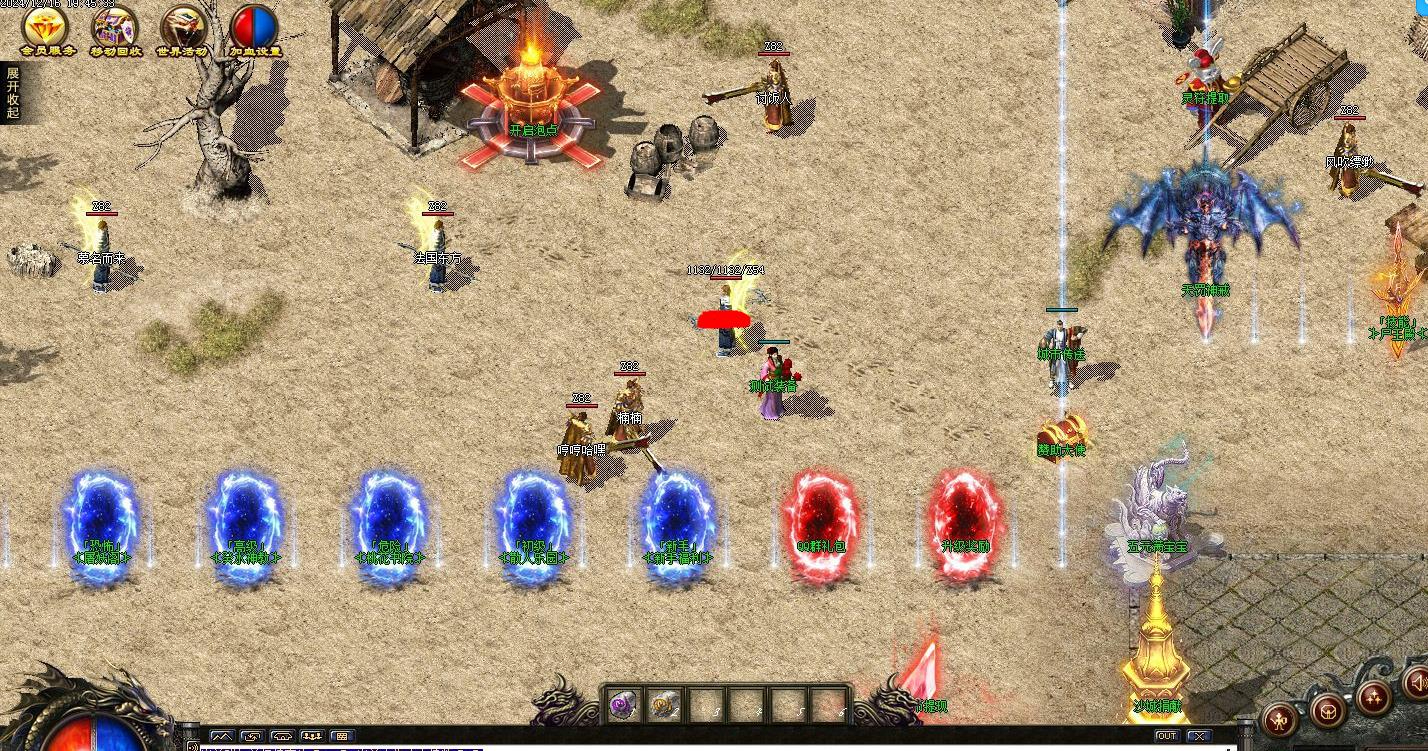
Task: Use the purple swirl item in hotbar slot 1
Action: coord(622,705)
